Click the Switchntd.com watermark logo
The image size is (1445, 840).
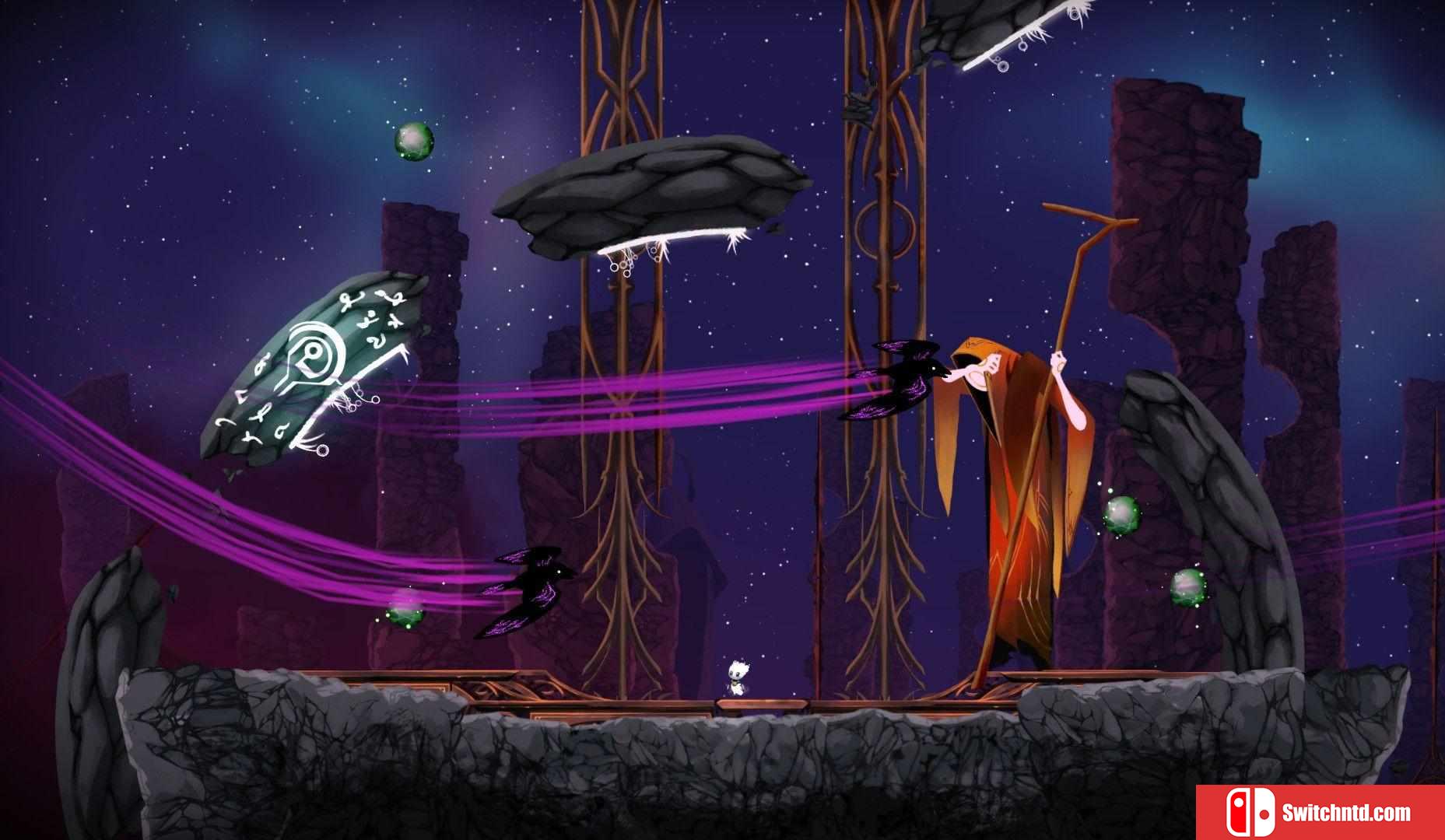point(1319,813)
